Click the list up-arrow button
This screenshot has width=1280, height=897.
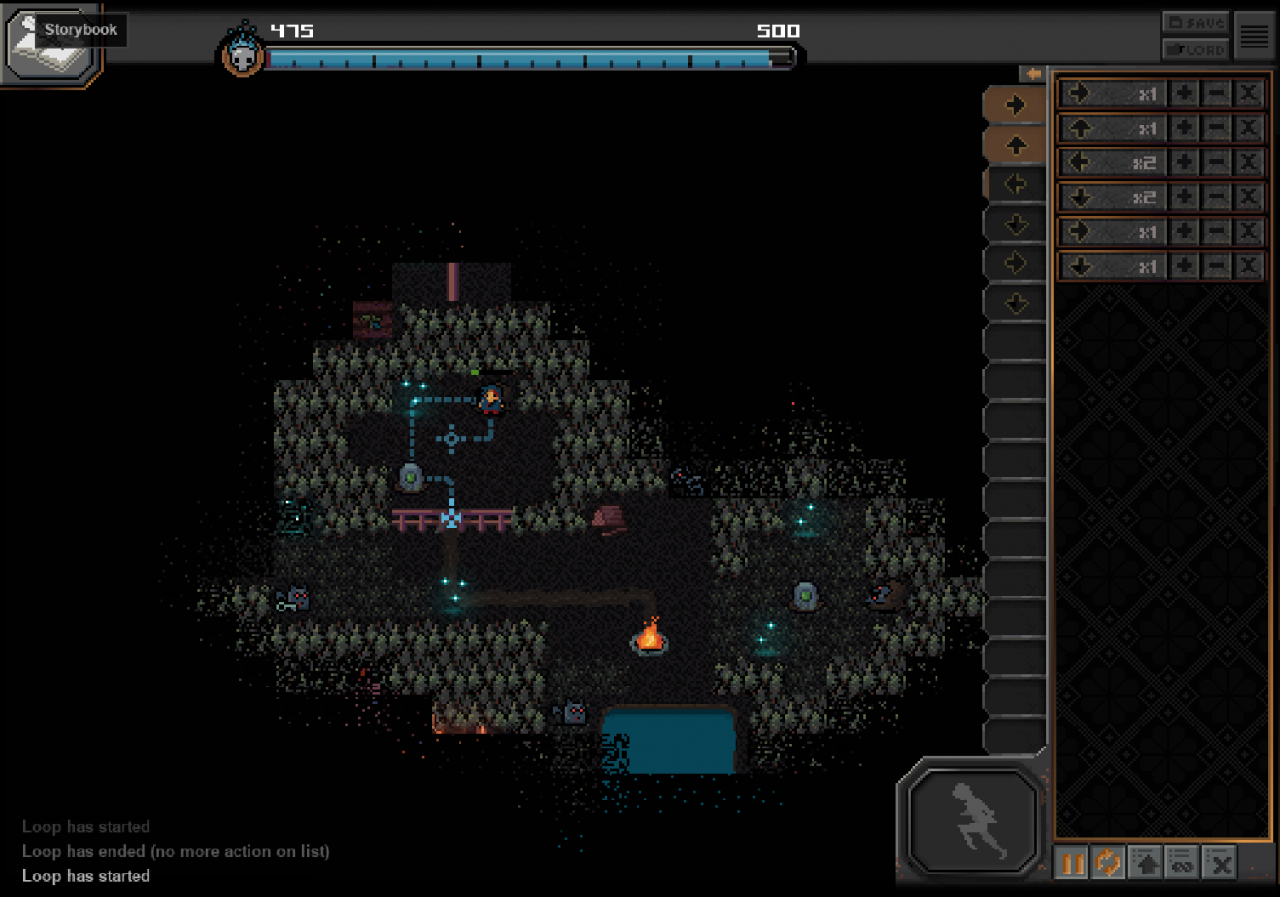(1145, 862)
